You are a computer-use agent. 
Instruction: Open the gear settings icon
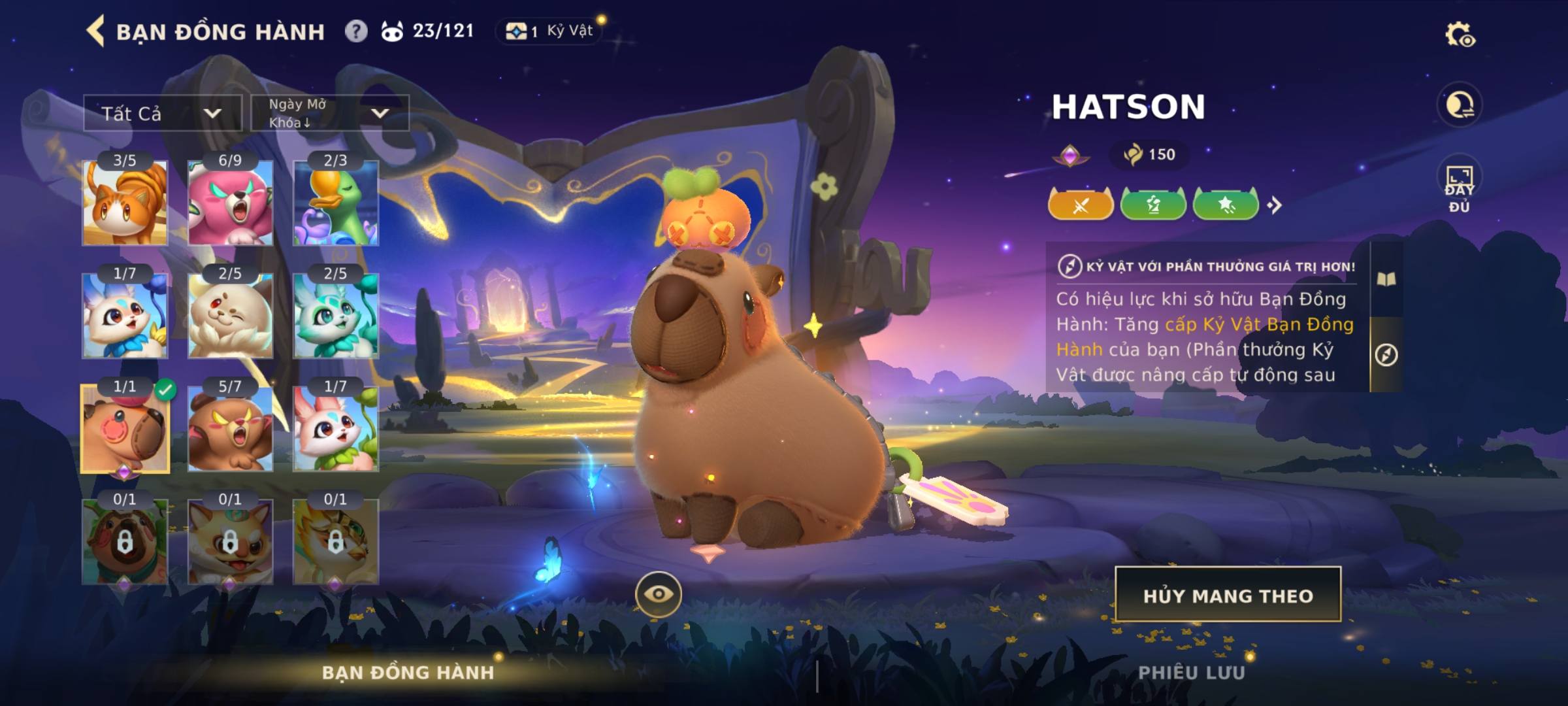[1460, 35]
